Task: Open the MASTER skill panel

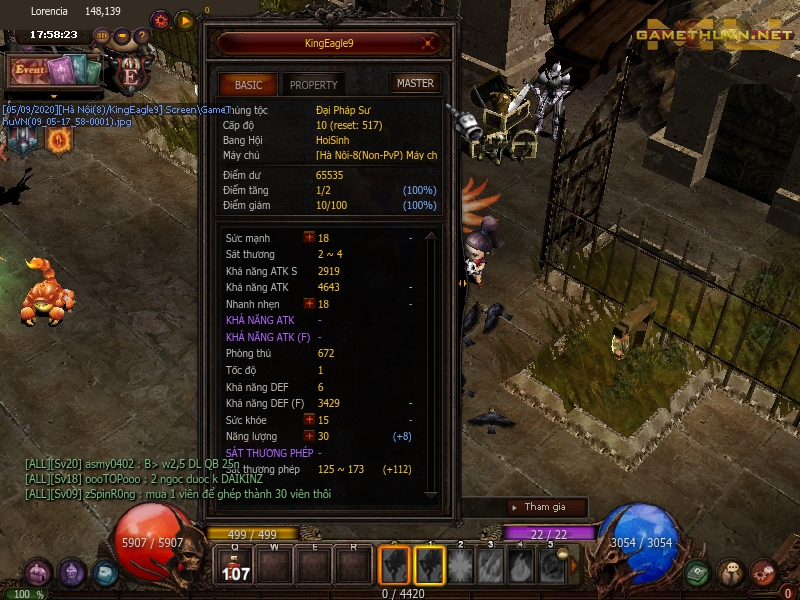Action: click(414, 84)
